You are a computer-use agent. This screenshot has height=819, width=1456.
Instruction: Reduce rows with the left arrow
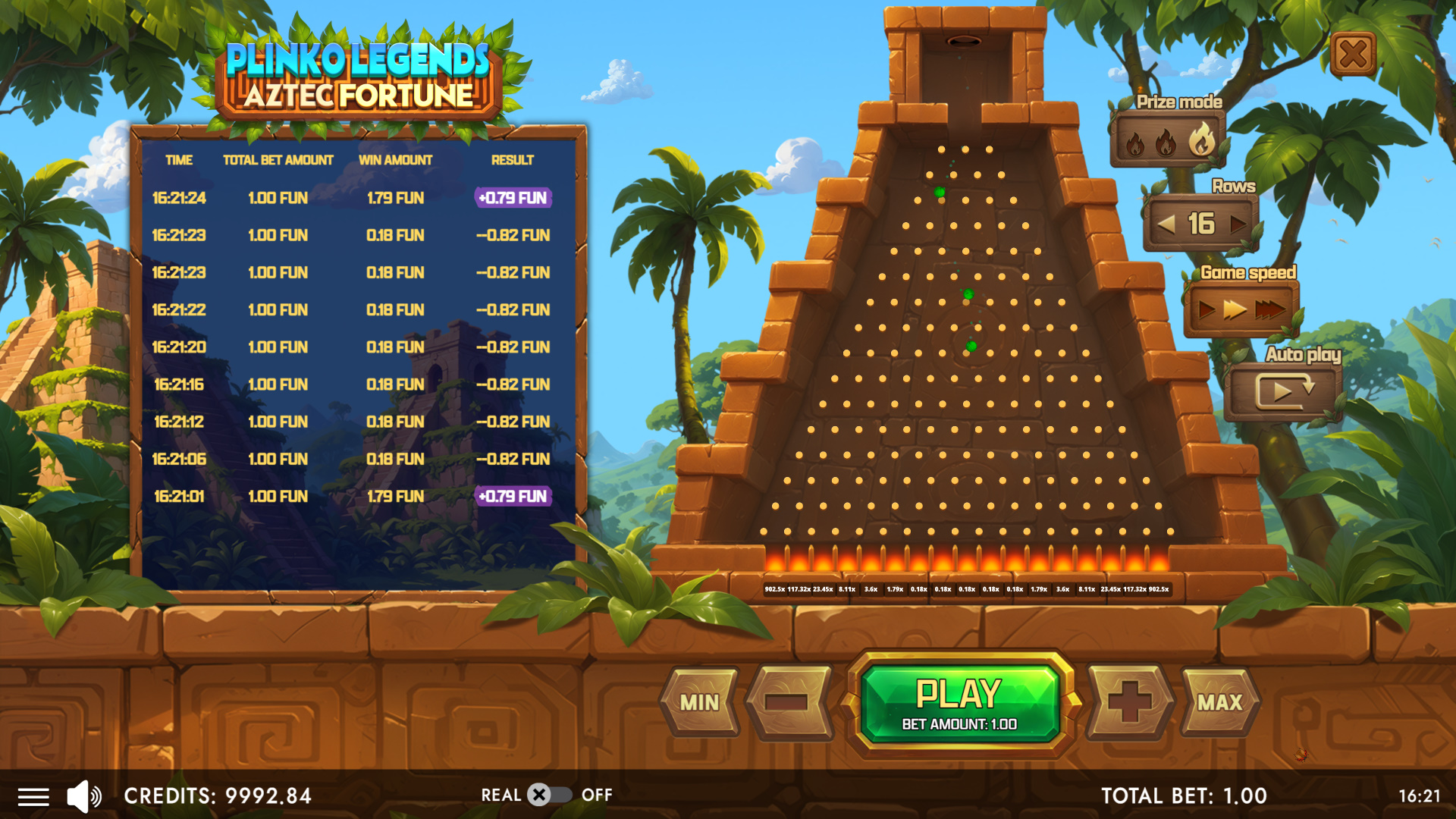pos(1166,224)
